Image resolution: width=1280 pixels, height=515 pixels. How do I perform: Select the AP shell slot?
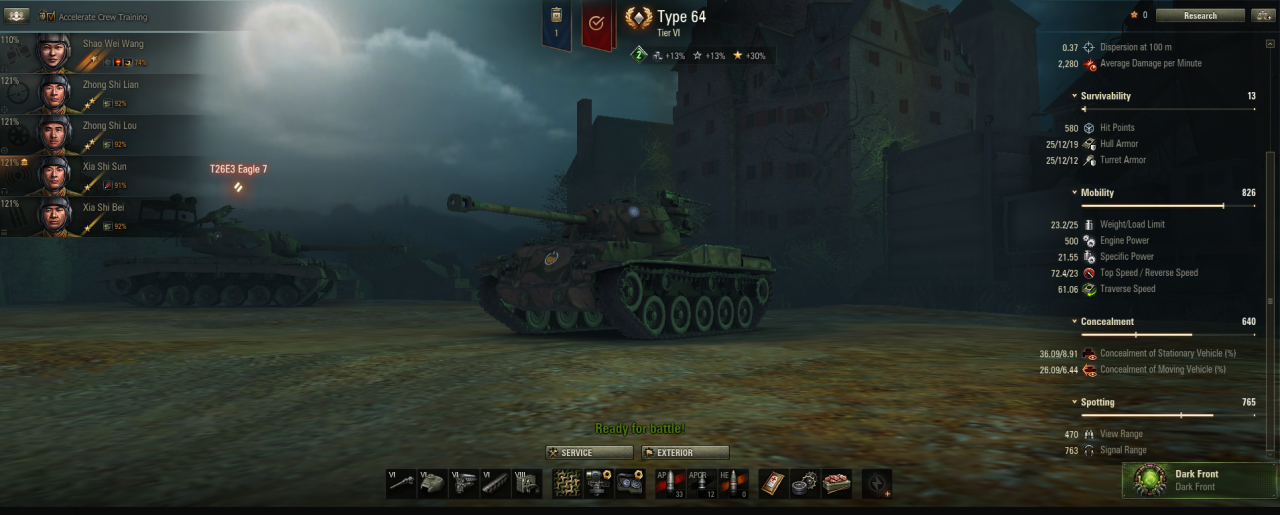[x=670, y=483]
